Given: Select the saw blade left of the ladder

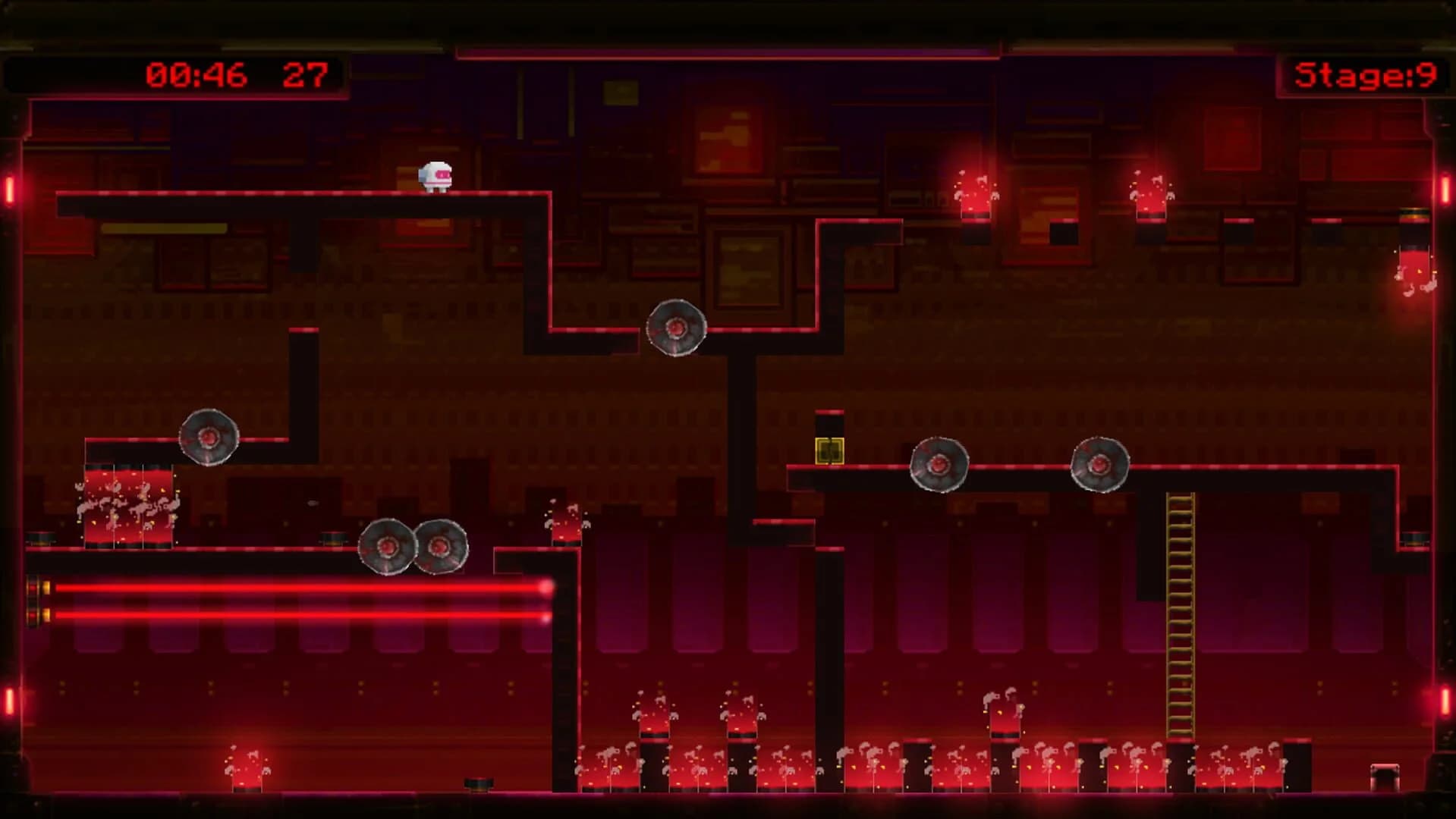Looking at the screenshot, I should point(938,466).
